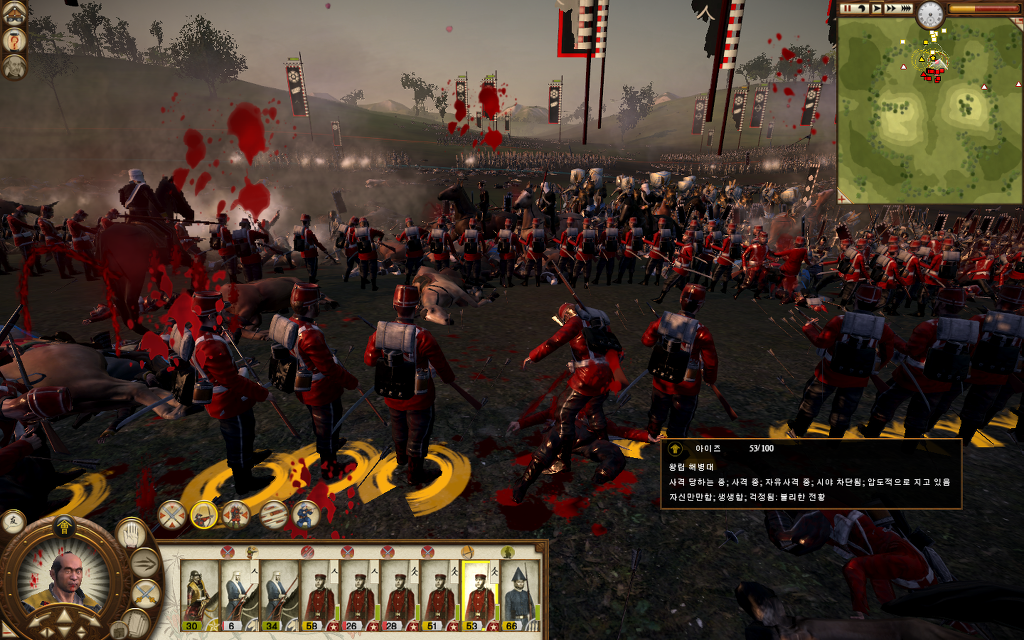Switch to double fast-forward speed

tap(890, 8)
